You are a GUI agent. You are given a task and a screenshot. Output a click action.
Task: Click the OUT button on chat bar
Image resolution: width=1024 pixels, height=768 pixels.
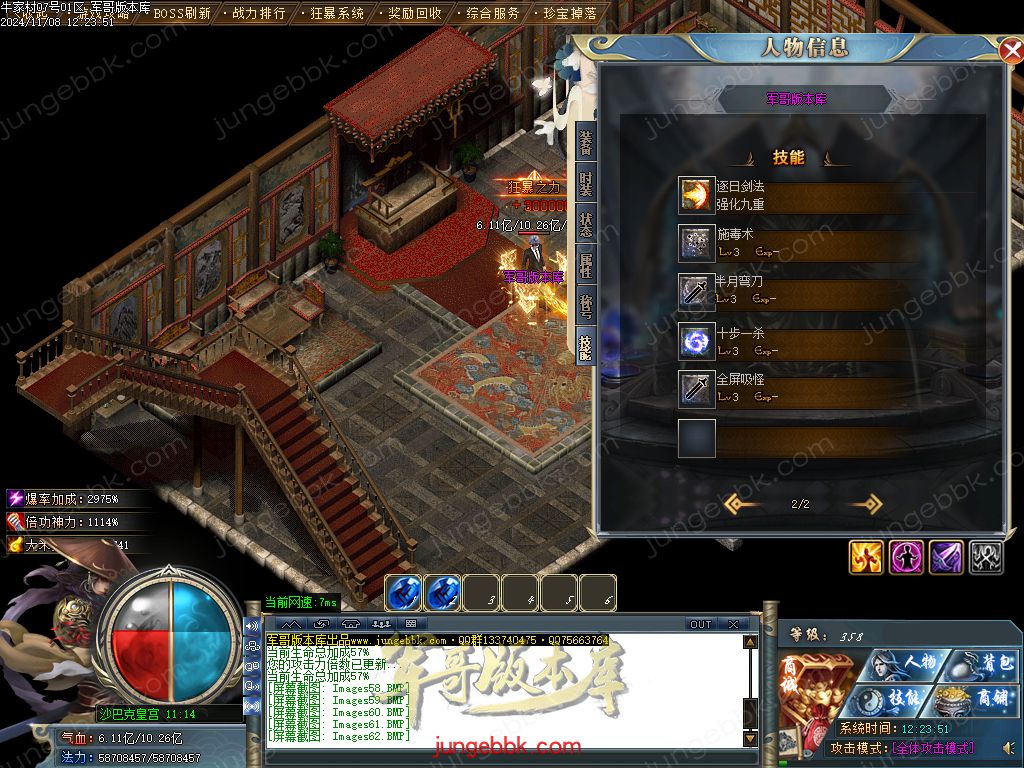pyautogui.click(x=701, y=624)
